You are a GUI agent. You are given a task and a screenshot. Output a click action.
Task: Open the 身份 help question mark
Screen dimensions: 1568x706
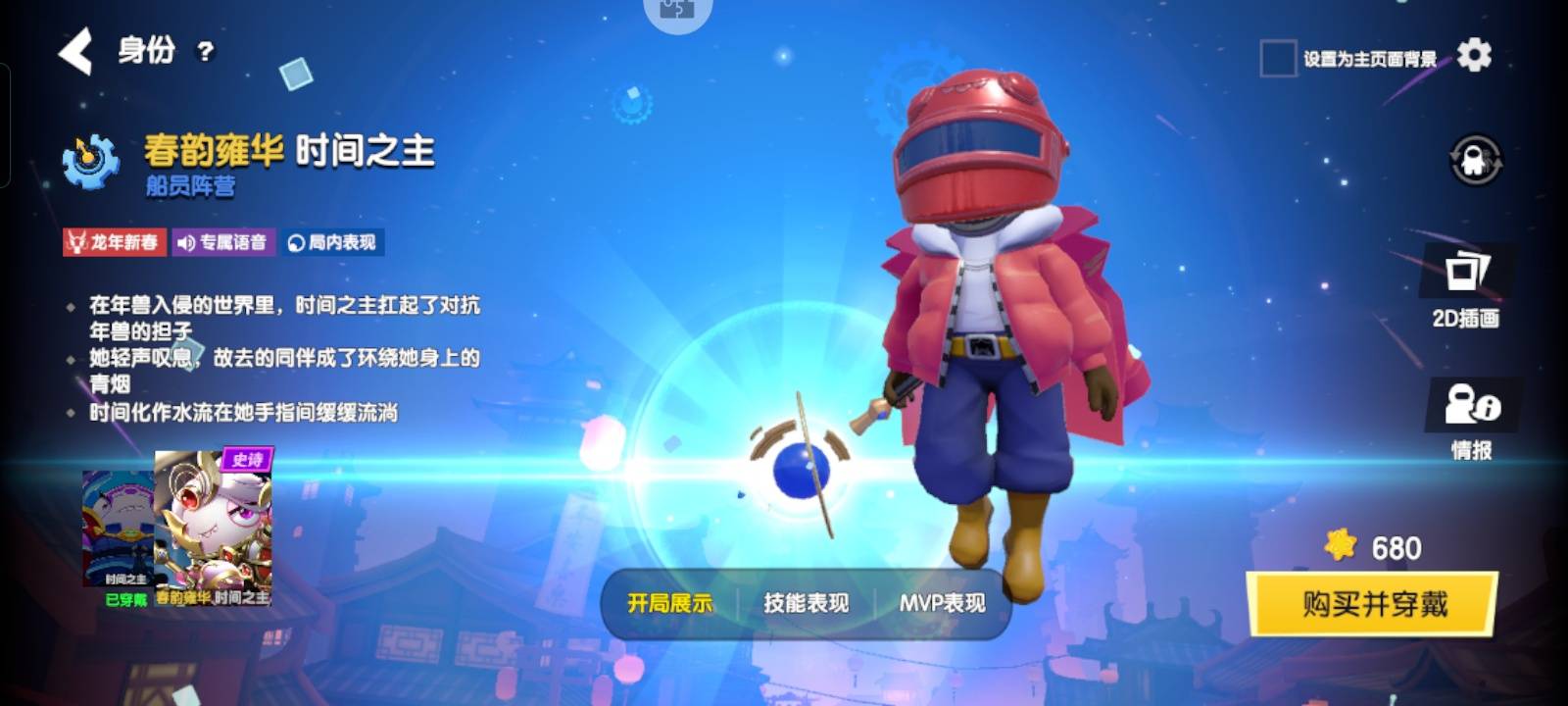pos(205,52)
